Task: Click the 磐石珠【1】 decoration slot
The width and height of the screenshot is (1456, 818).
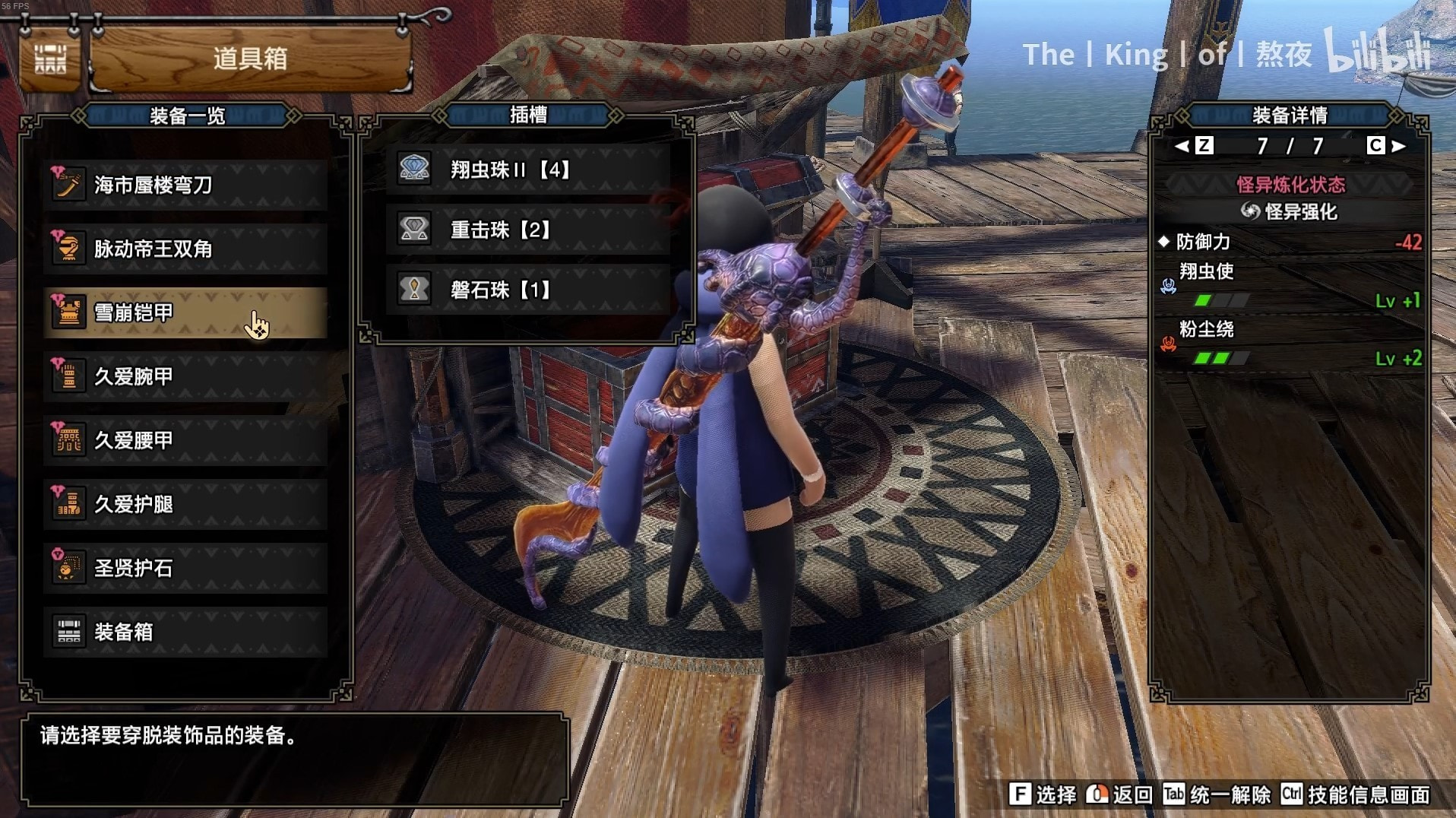Action: (x=527, y=290)
